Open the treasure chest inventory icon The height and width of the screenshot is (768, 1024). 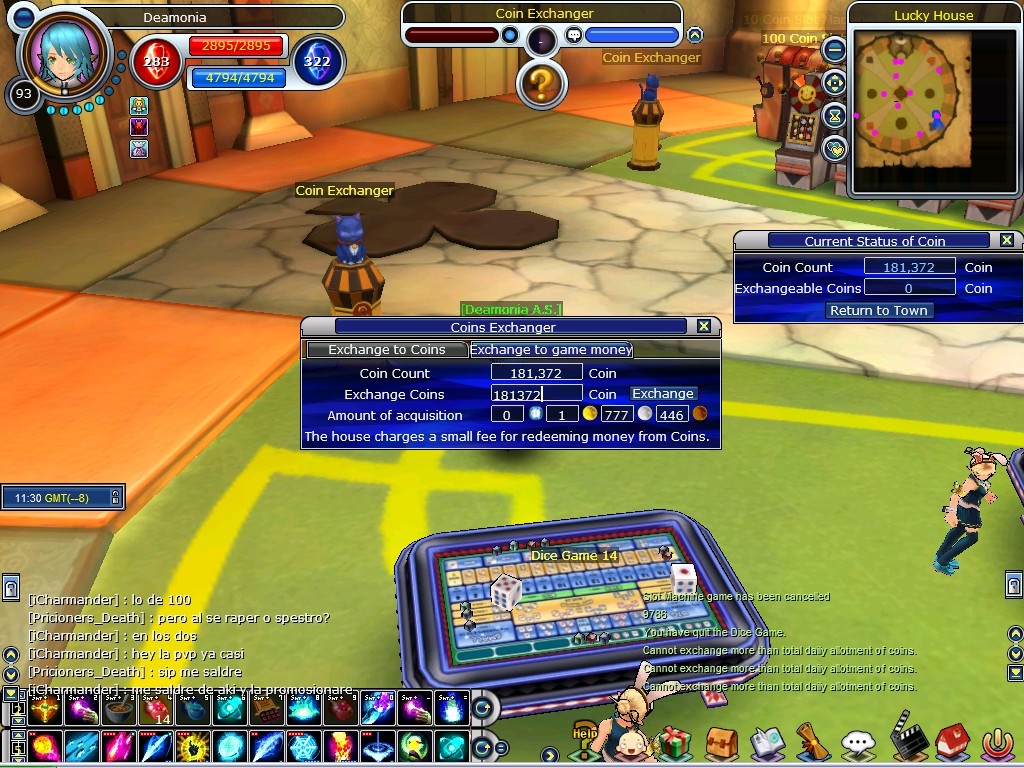[x=721, y=742]
